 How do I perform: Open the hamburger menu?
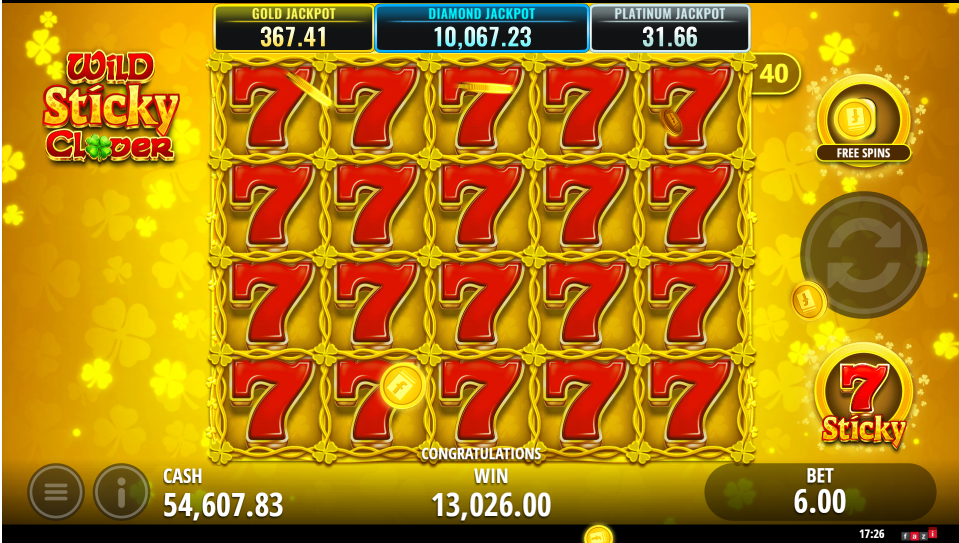56,491
